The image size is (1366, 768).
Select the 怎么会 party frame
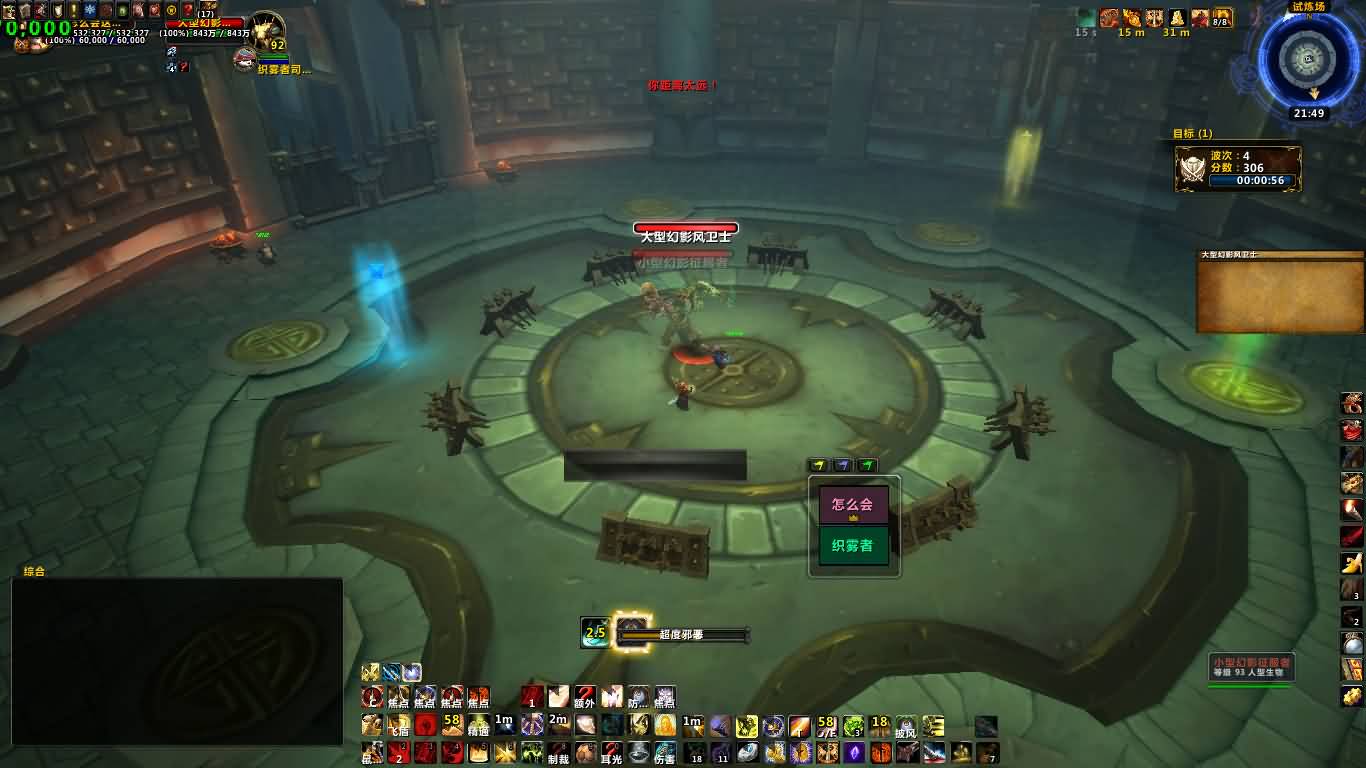tap(853, 505)
